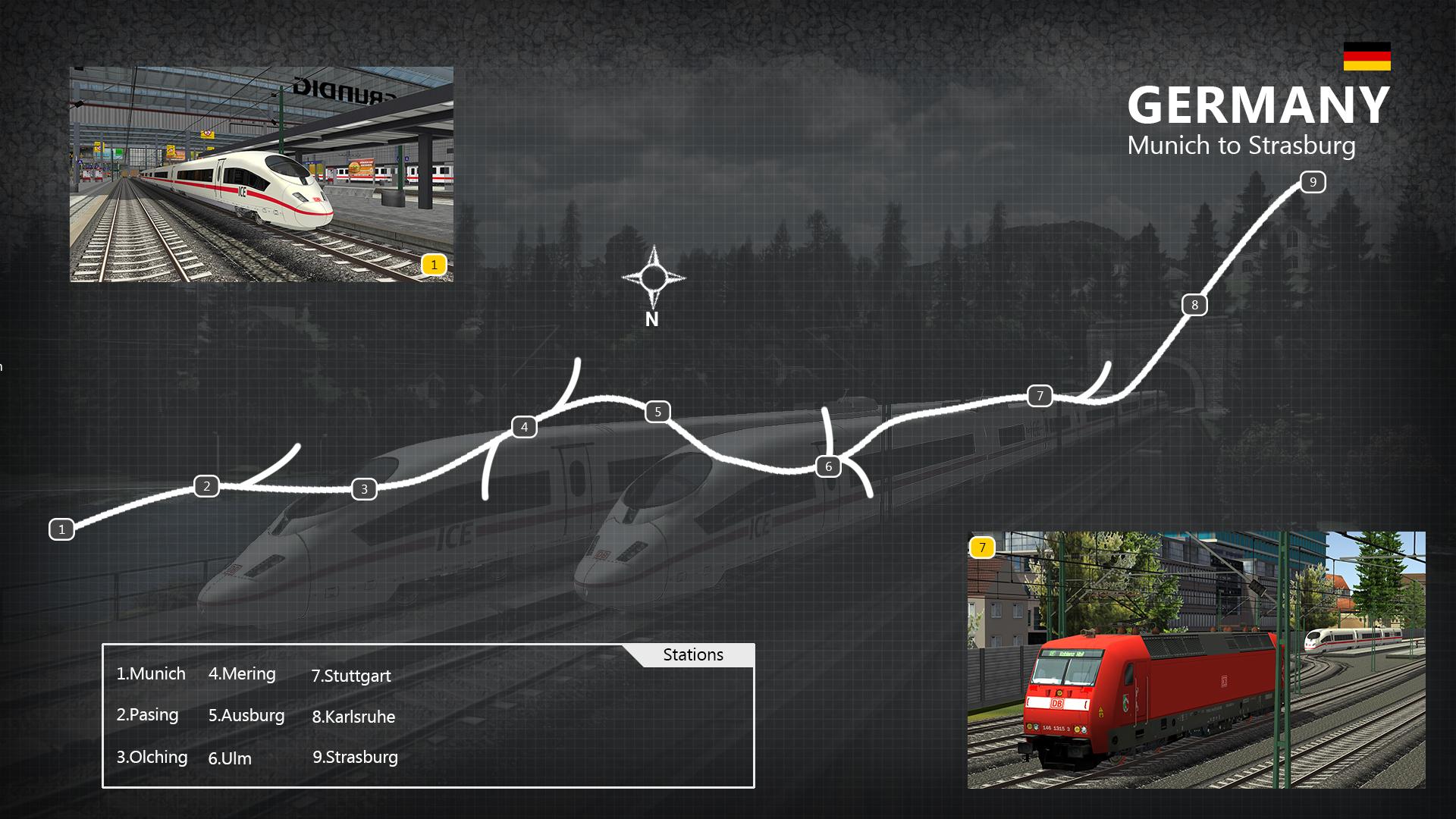This screenshot has height=819, width=1456.
Task: Choose station marker 8 on the route
Action: click(x=1194, y=305)
